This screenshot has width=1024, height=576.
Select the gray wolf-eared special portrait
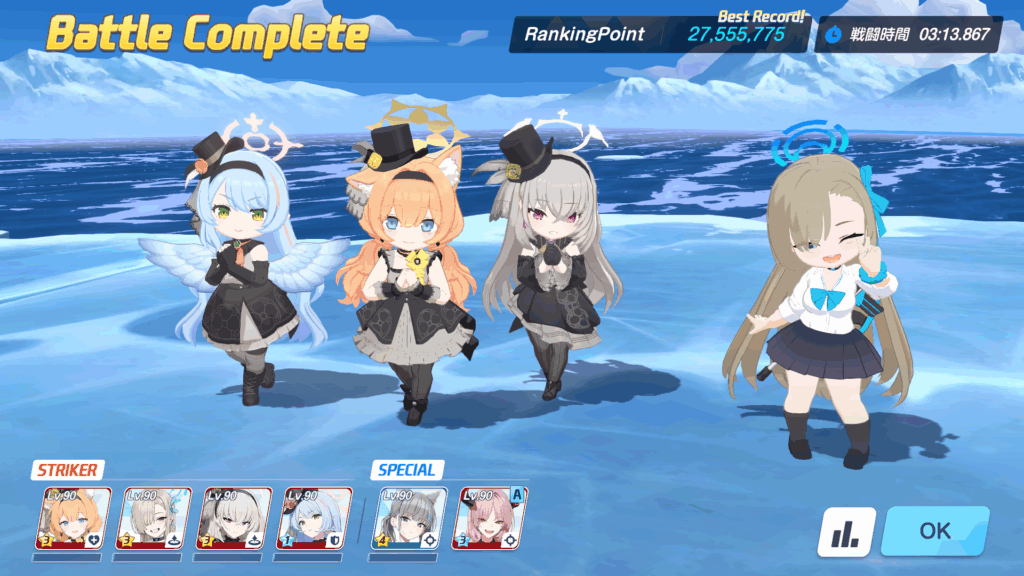(x=410, y=516)
